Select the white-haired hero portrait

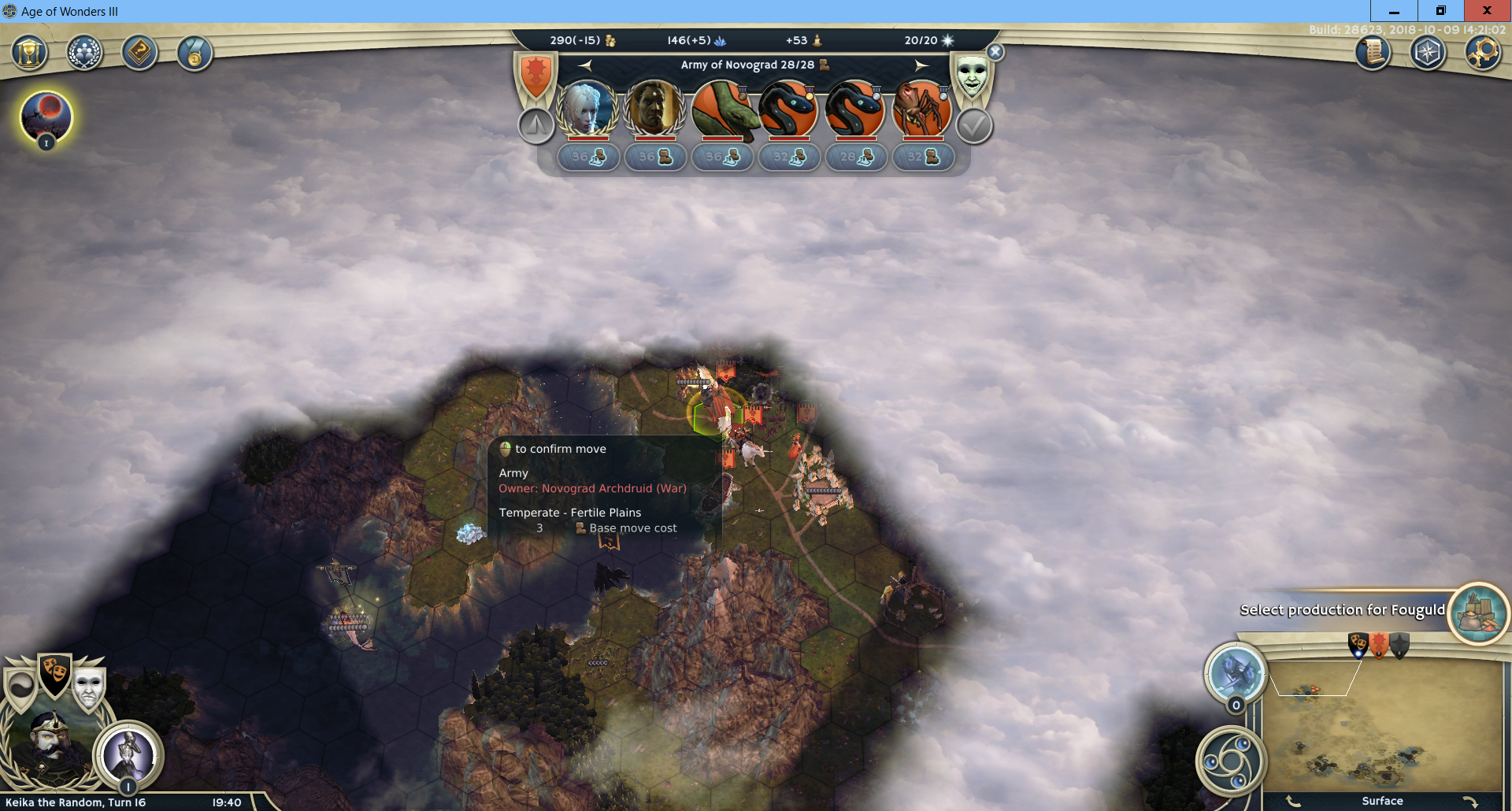click(587, 108)
